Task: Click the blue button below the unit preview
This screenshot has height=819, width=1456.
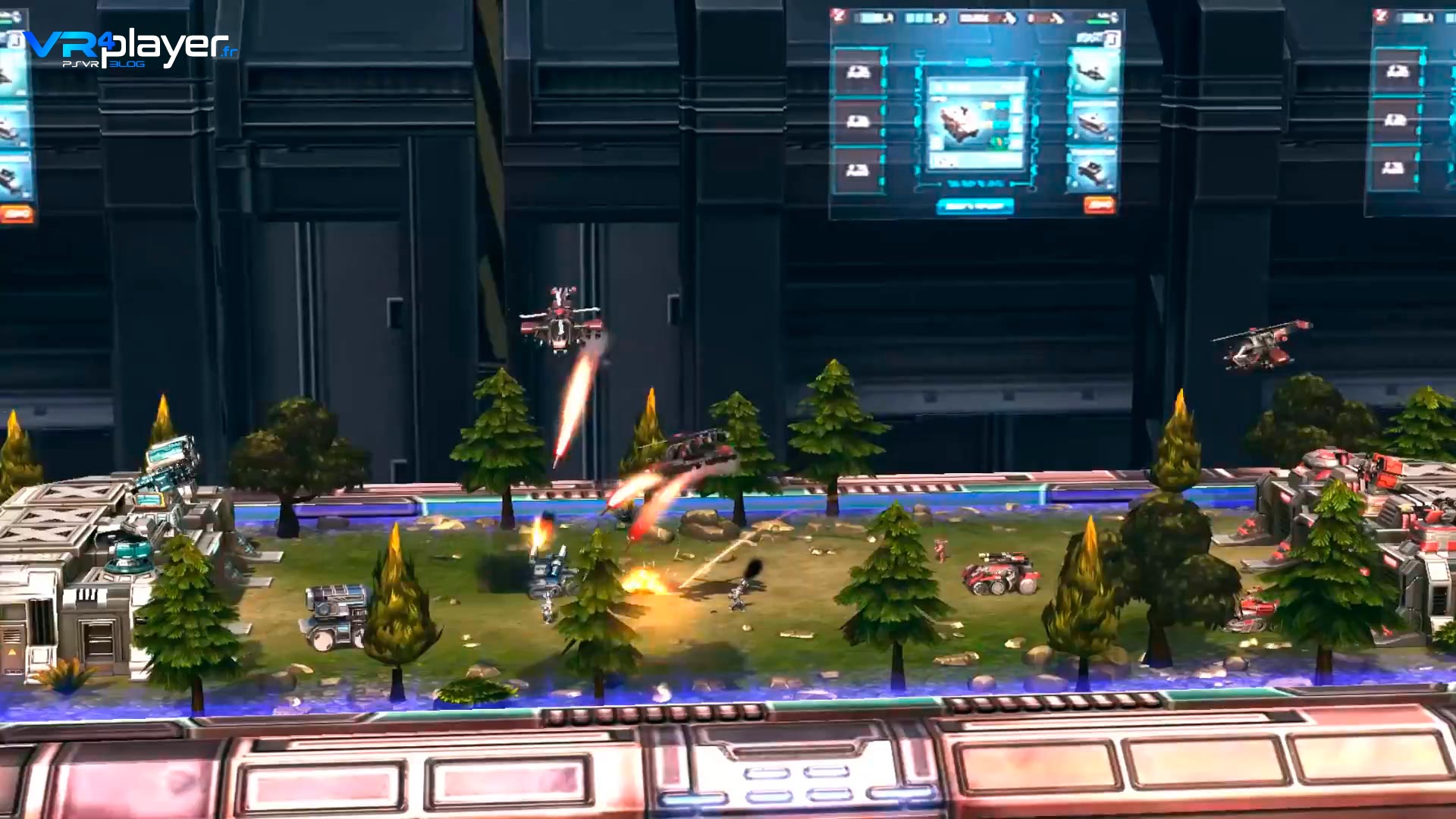Action: pyautogui.click(x=975, y=206)
